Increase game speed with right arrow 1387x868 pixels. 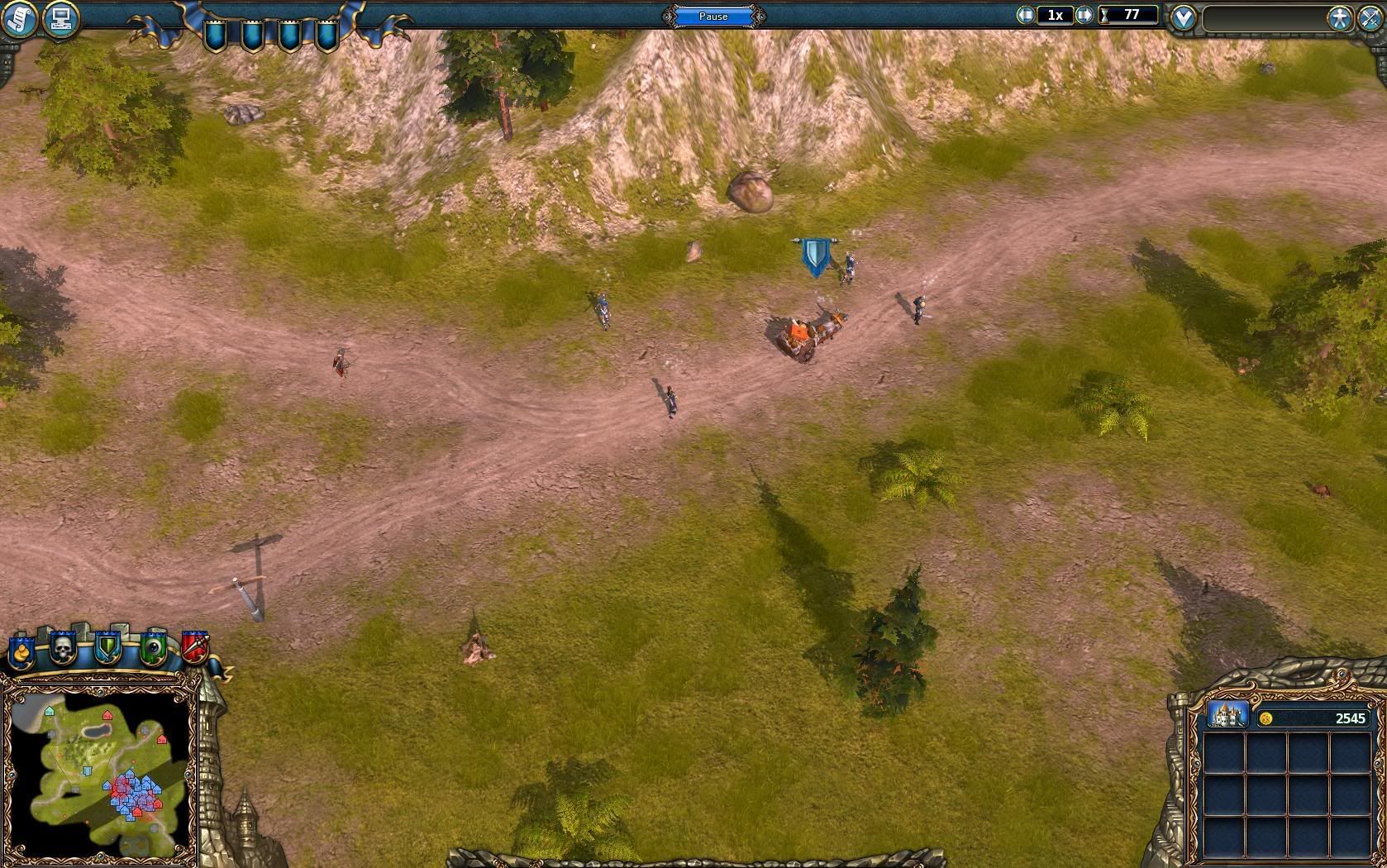click(x=1084, y=15)
